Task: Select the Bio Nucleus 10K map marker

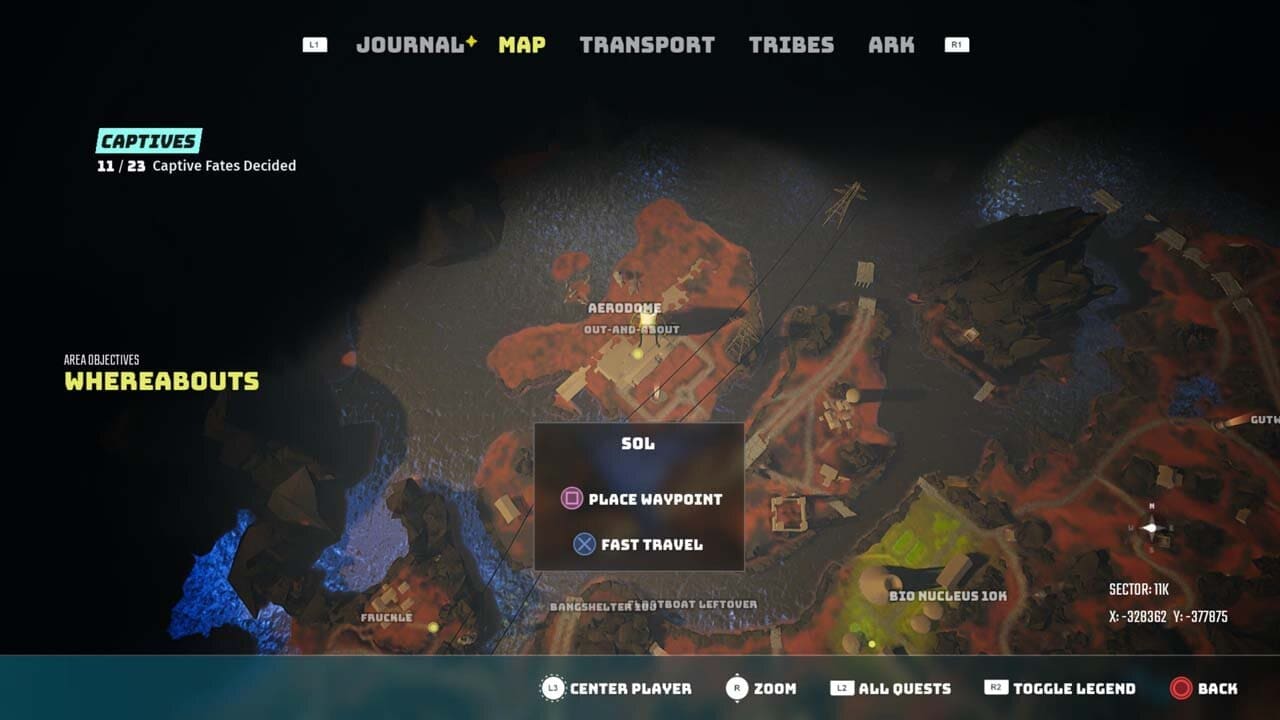Action: tap(948, 596)
